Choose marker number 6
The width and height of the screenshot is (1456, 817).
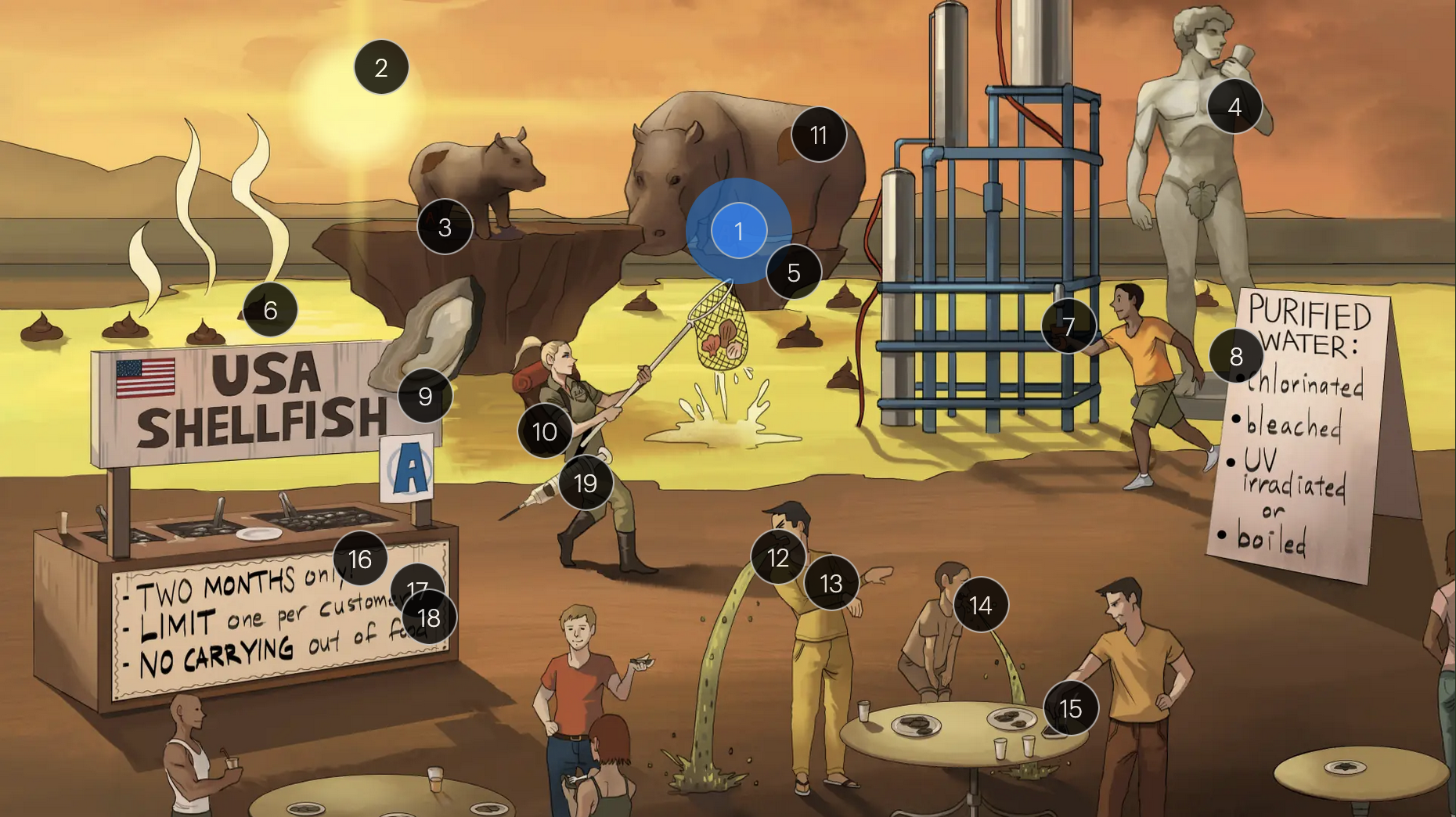[x=270, y=310]
